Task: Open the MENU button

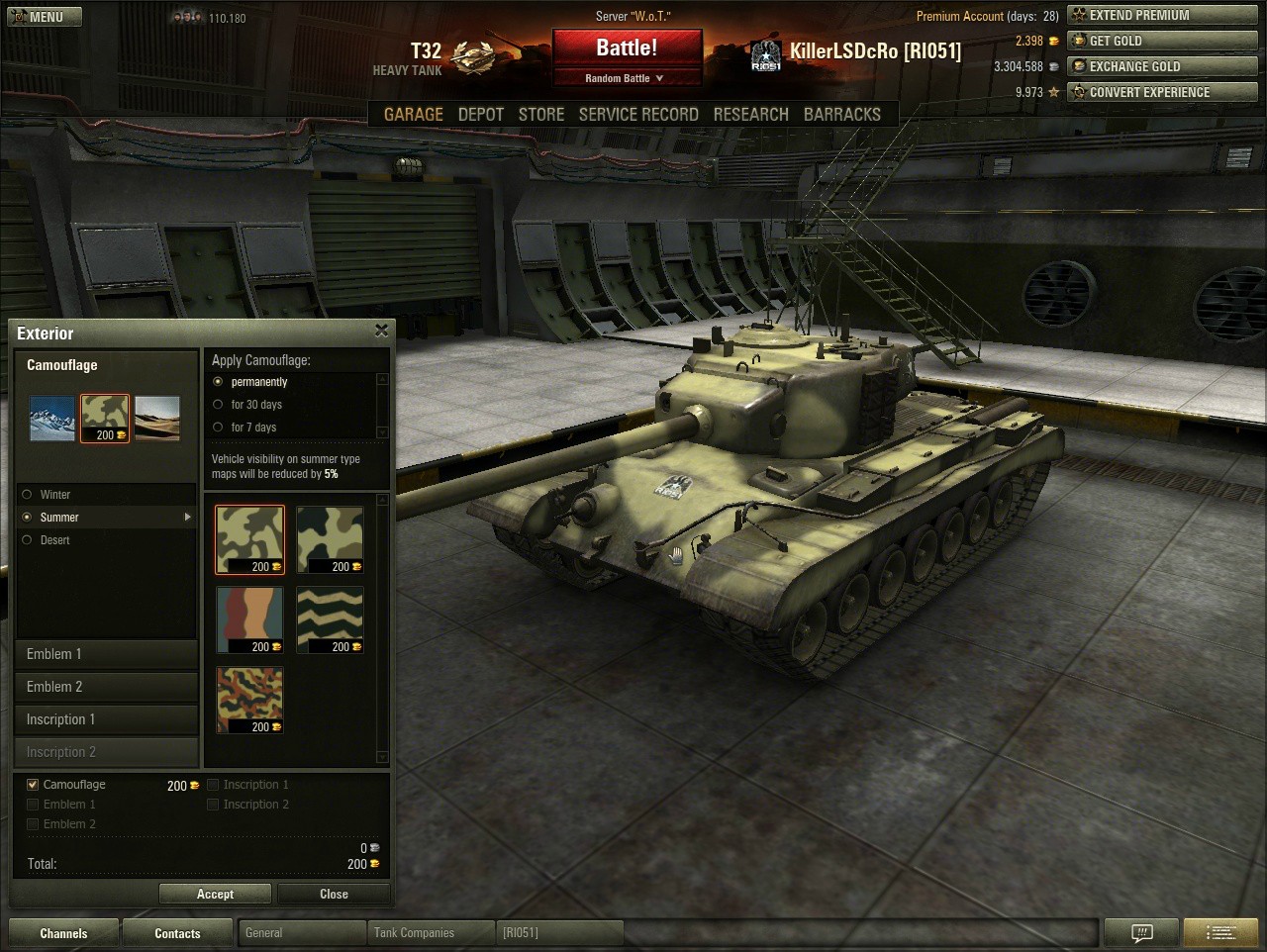Action: point(45,17)
